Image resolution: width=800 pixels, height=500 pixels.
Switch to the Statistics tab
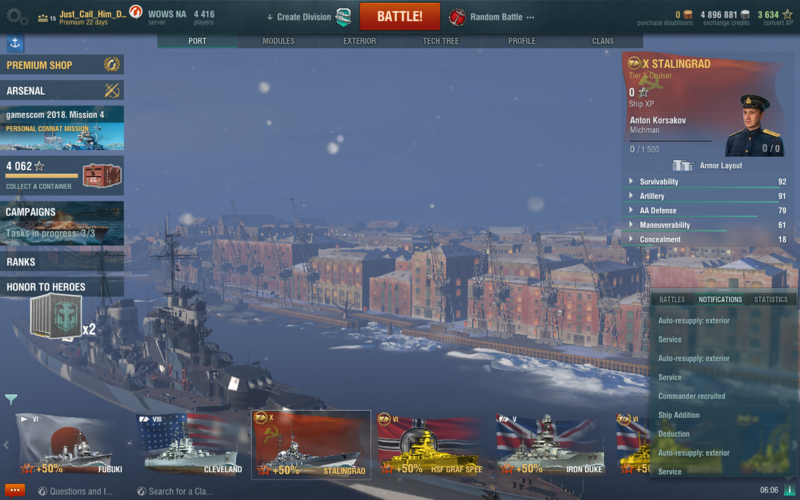tap(771, 299)
